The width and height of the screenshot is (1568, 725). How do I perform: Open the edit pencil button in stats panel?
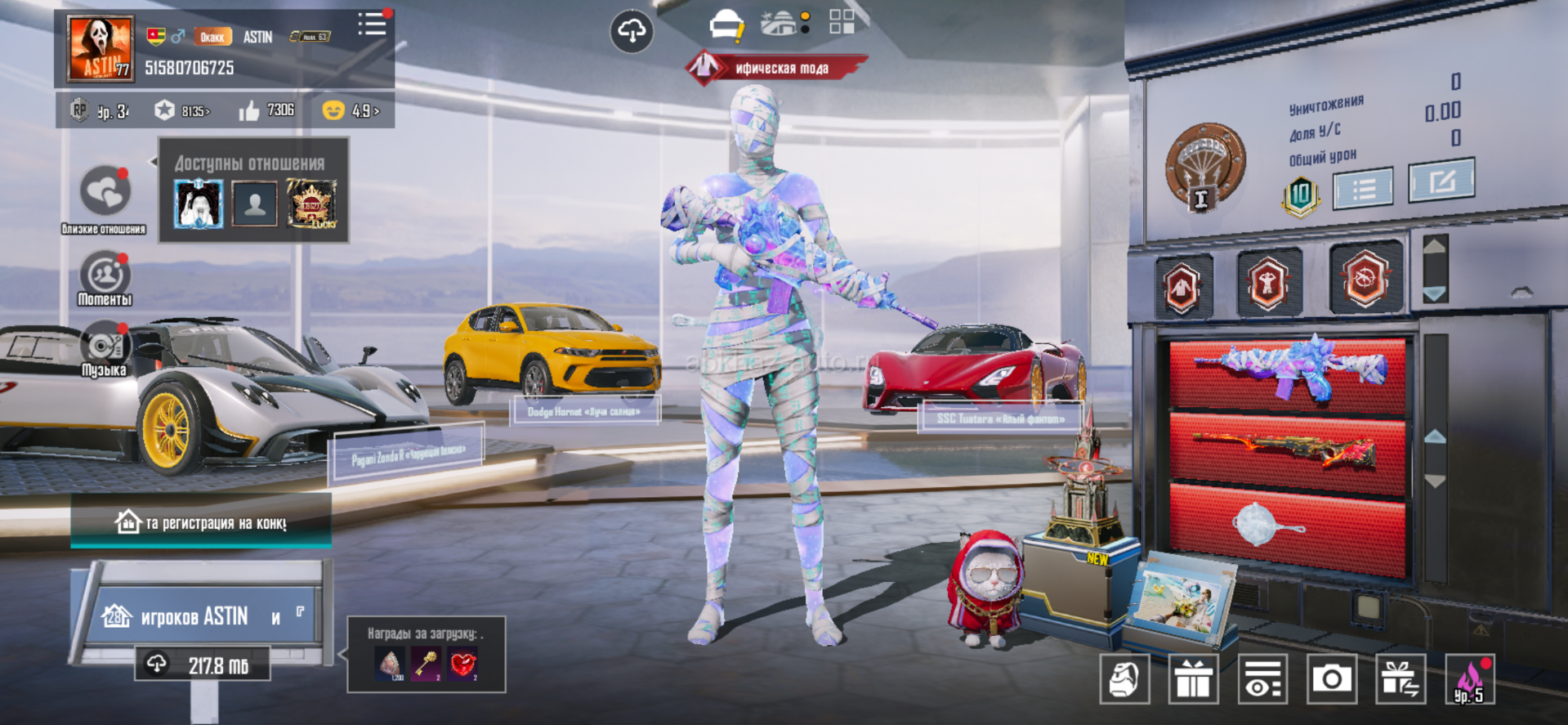pyautogui.click(x=1441, y=181)
